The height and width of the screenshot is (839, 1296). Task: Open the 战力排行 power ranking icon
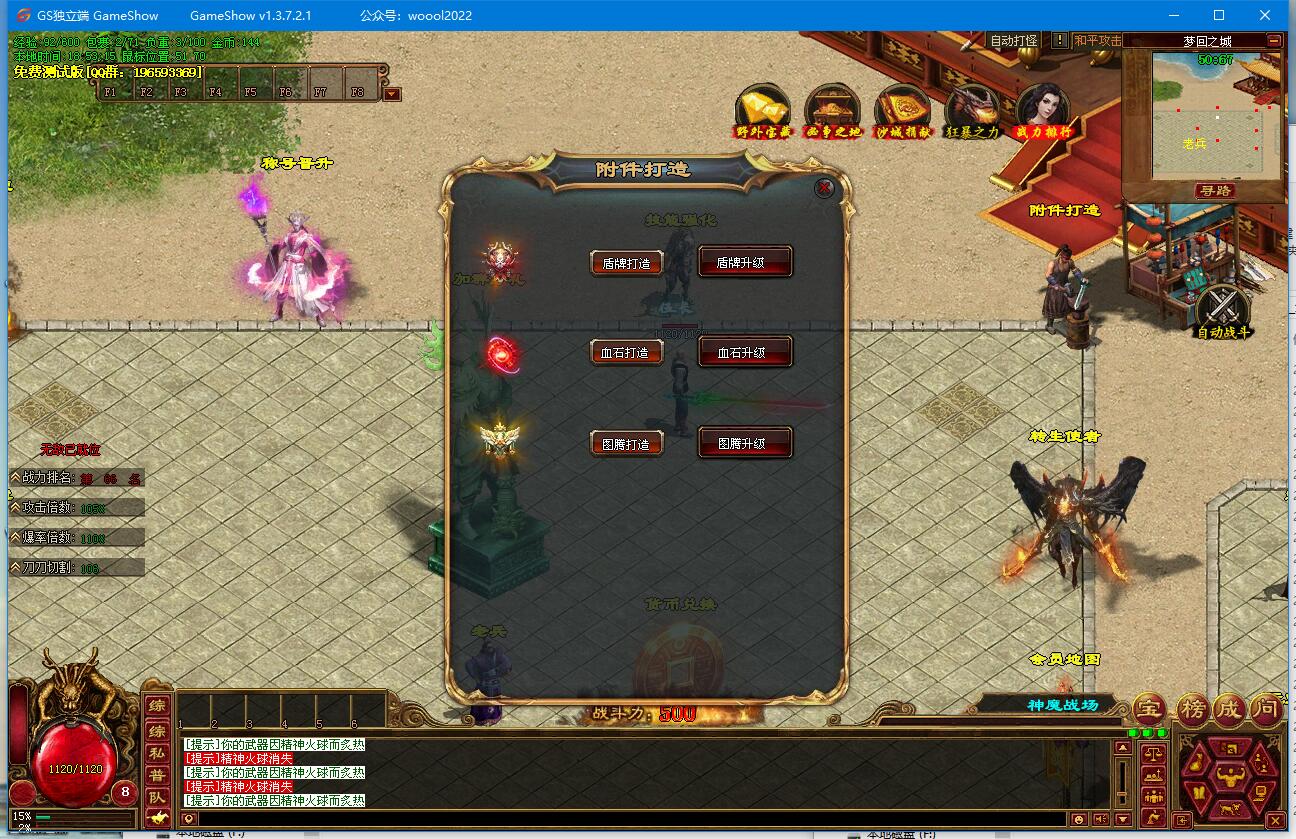tap(1043, 108)
